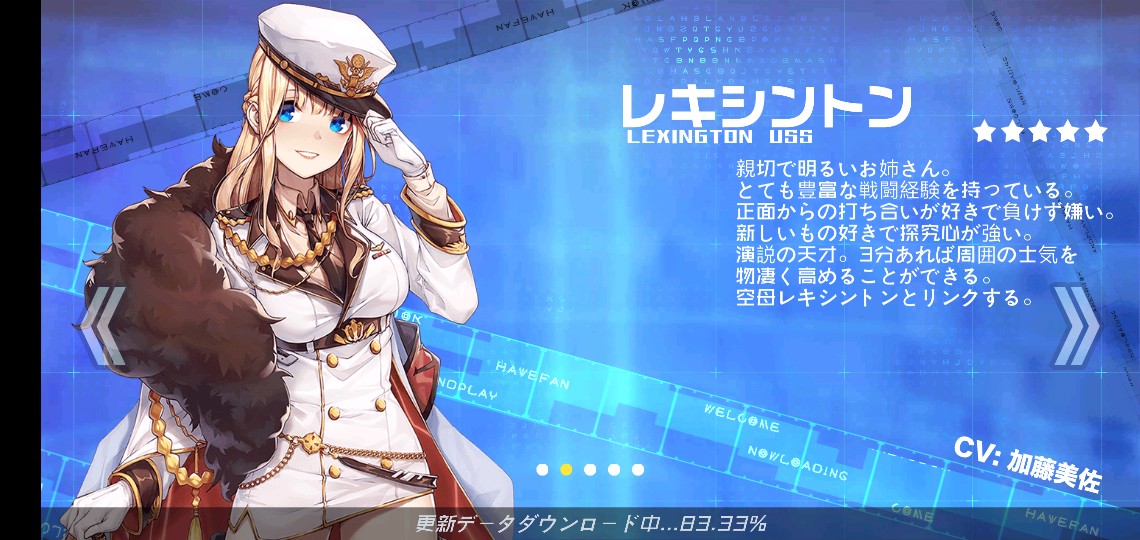Select the highlighted yellow page dot
Screen dimensions: 1140x540
pos(566,469)
